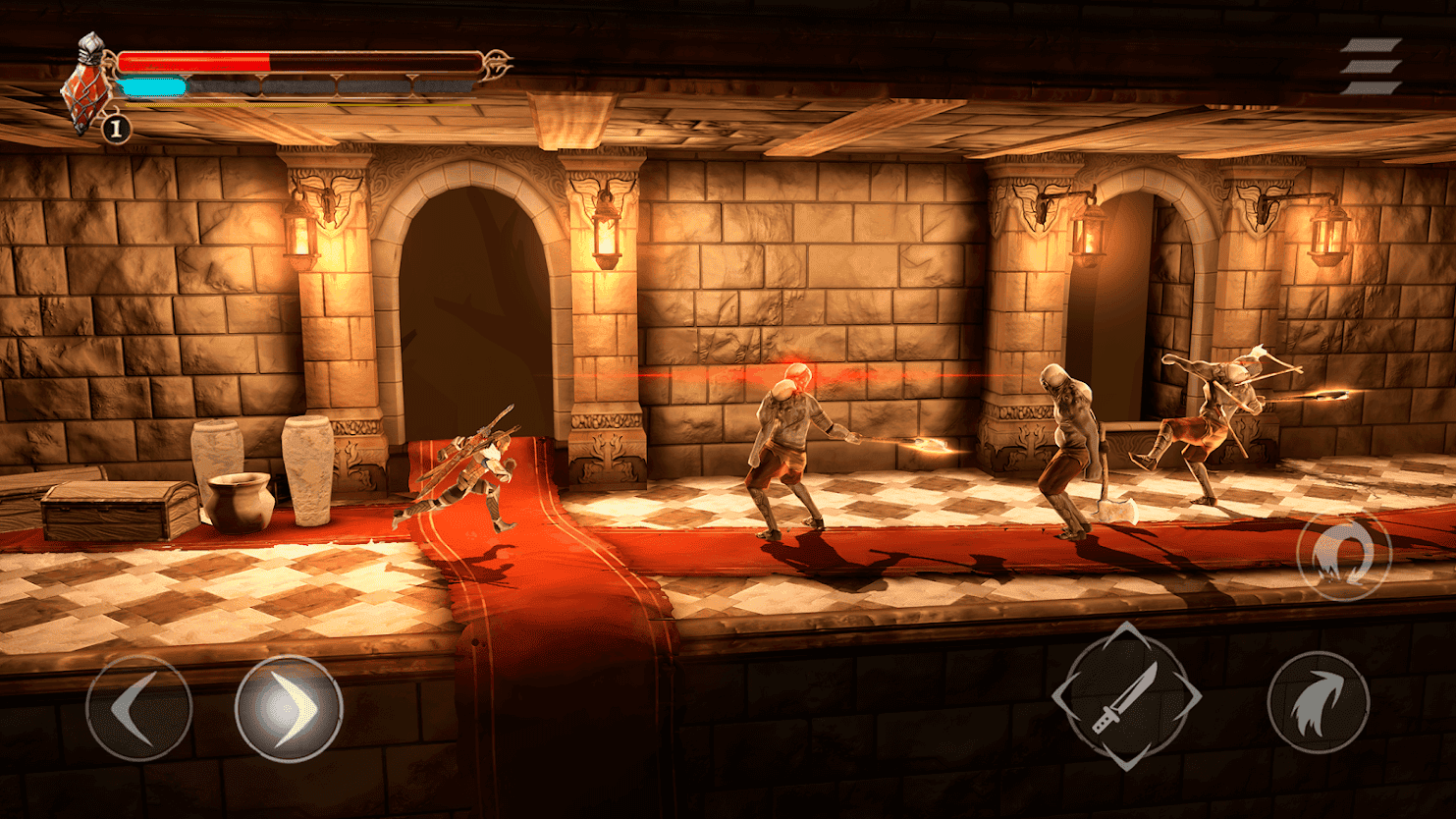Attack with the sword button
Screen dimensions: 1456x819
(1126, 695)
